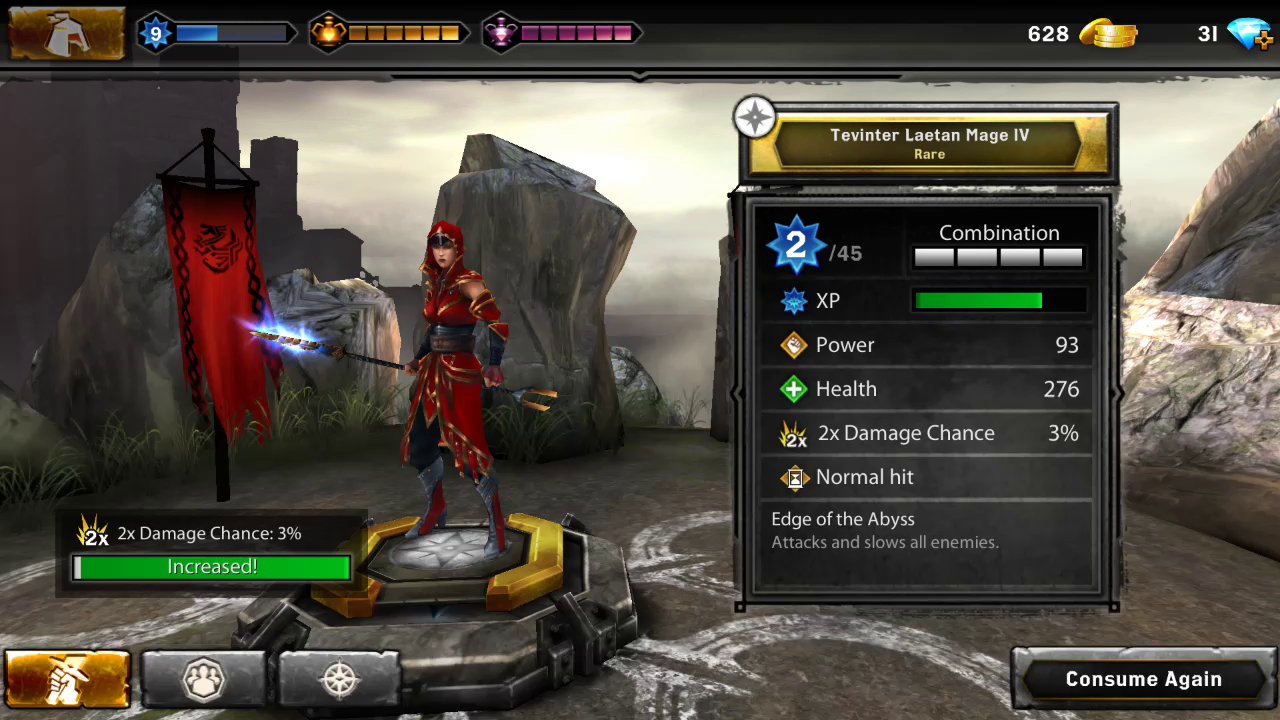Select the fist-and-sword consume tab
This screenshot has height=720, width=1280.
[x=67, y=680]
